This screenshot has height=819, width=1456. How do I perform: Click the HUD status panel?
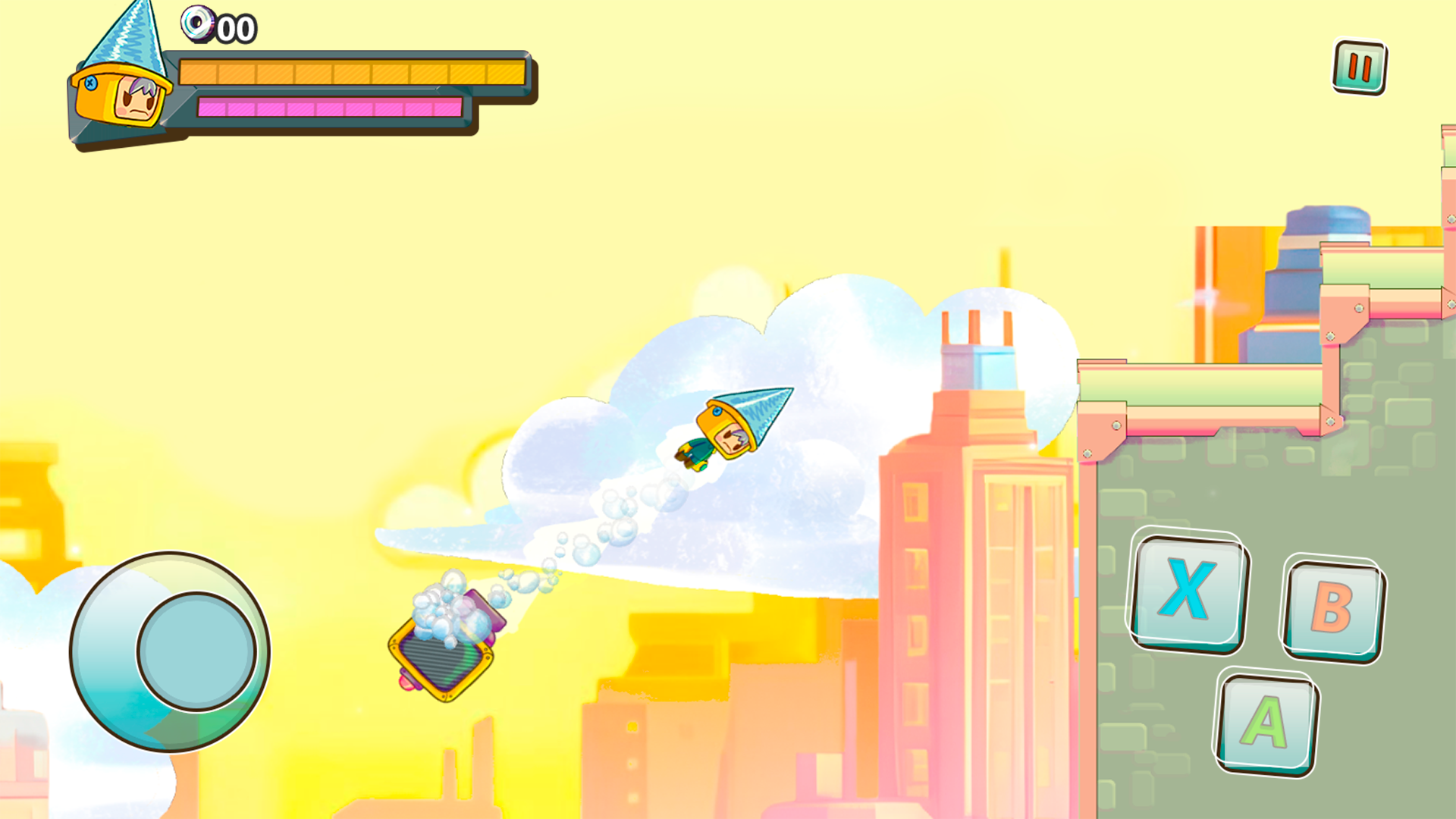click(x=303, y=91)
